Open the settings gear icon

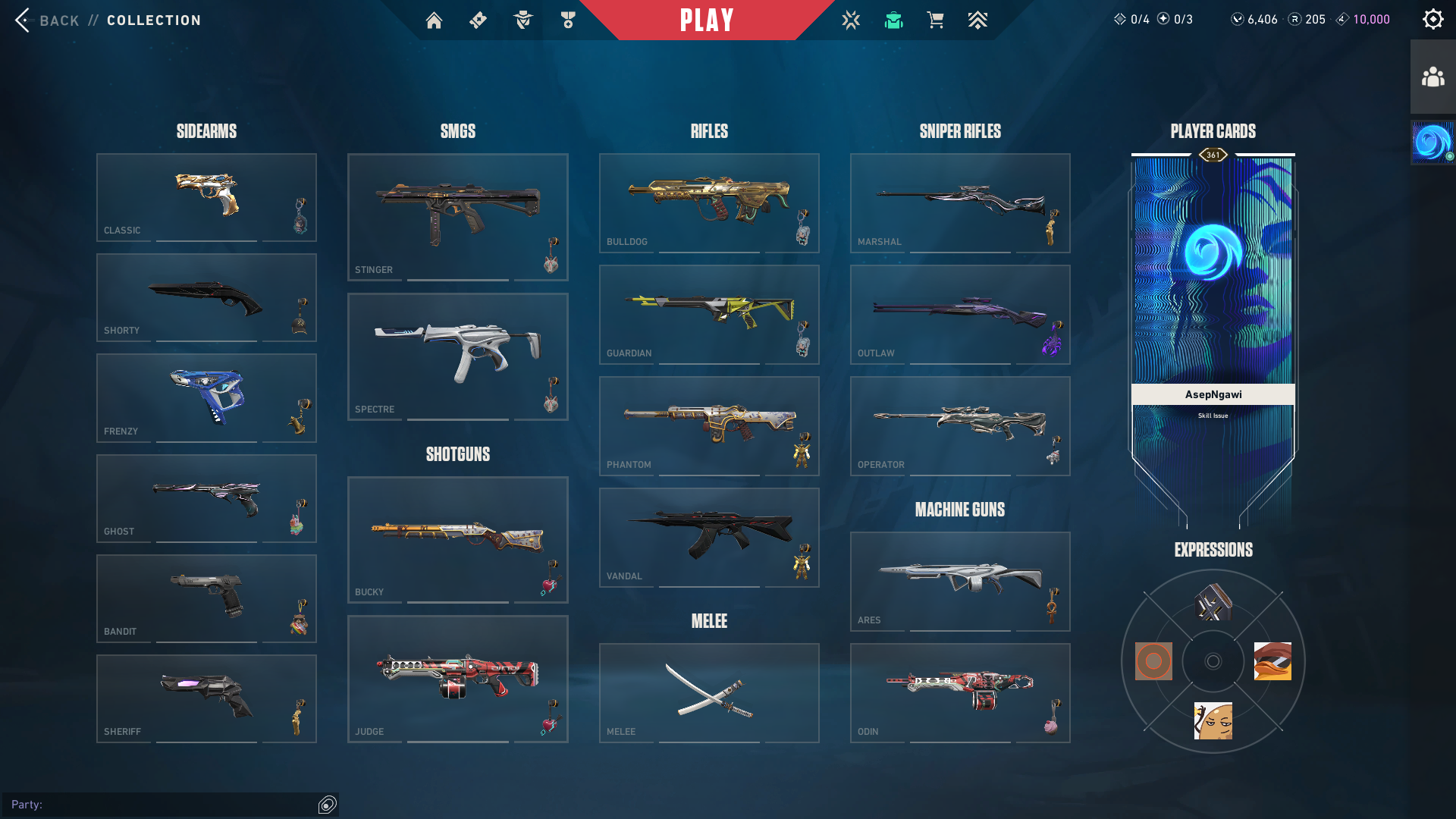click(x=1432, y=19)
